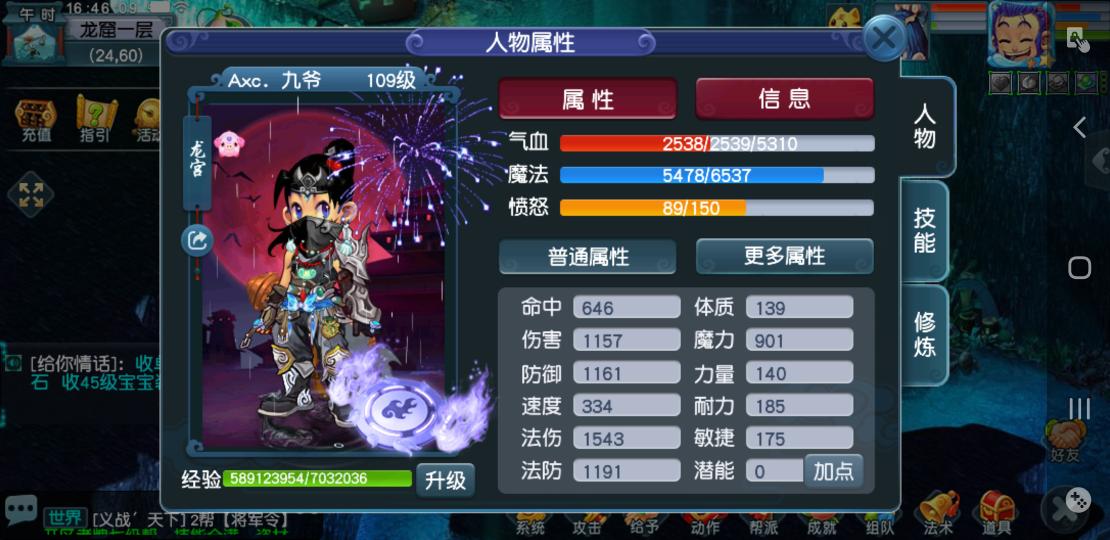This screenshot has width=1110, height=540.
Task: Toggle the four-arrow expand icon
Action: pyautogui.click(x=31, y=194)
